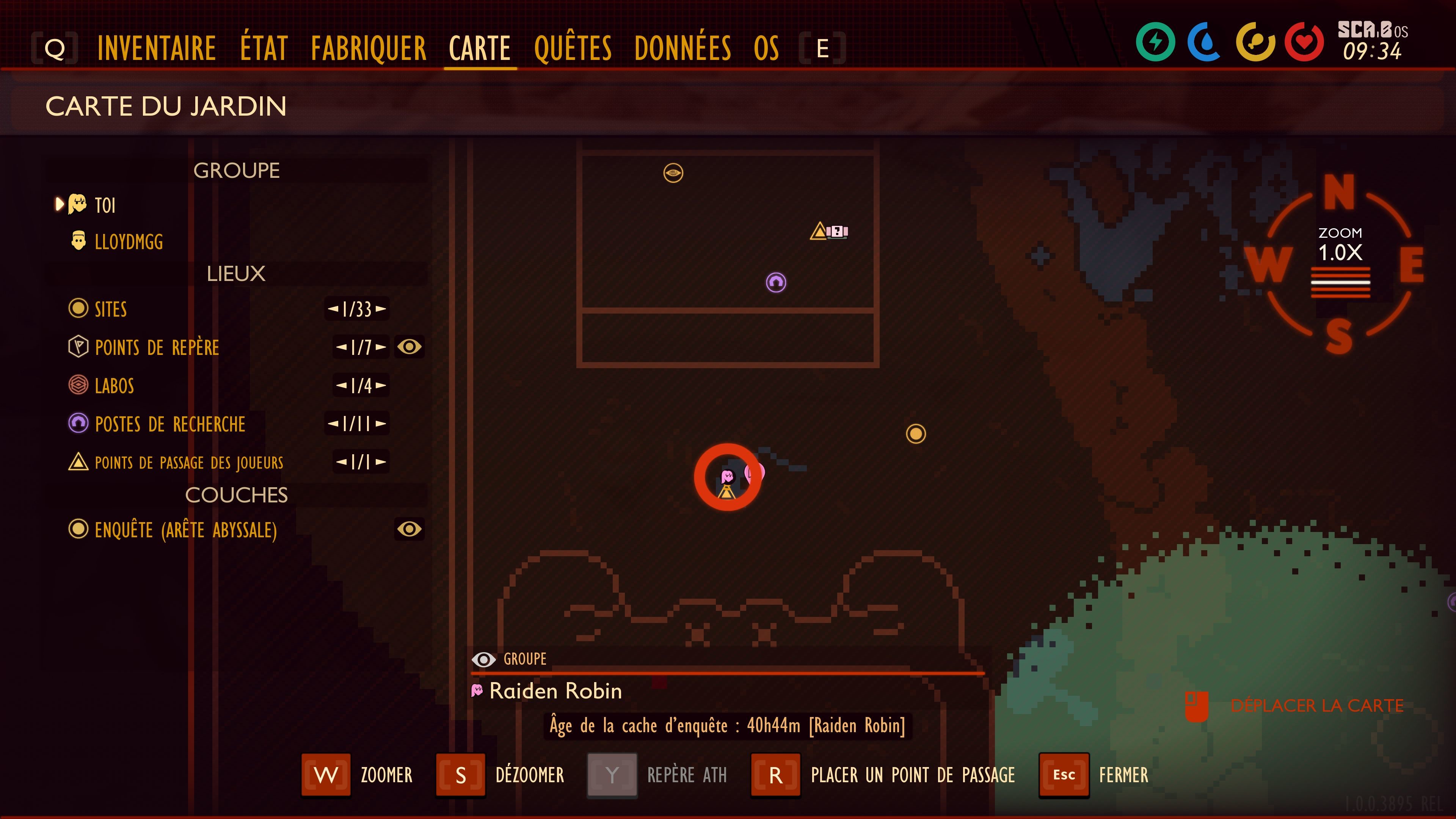Click the yellow site marker on the map

[916, 434]
